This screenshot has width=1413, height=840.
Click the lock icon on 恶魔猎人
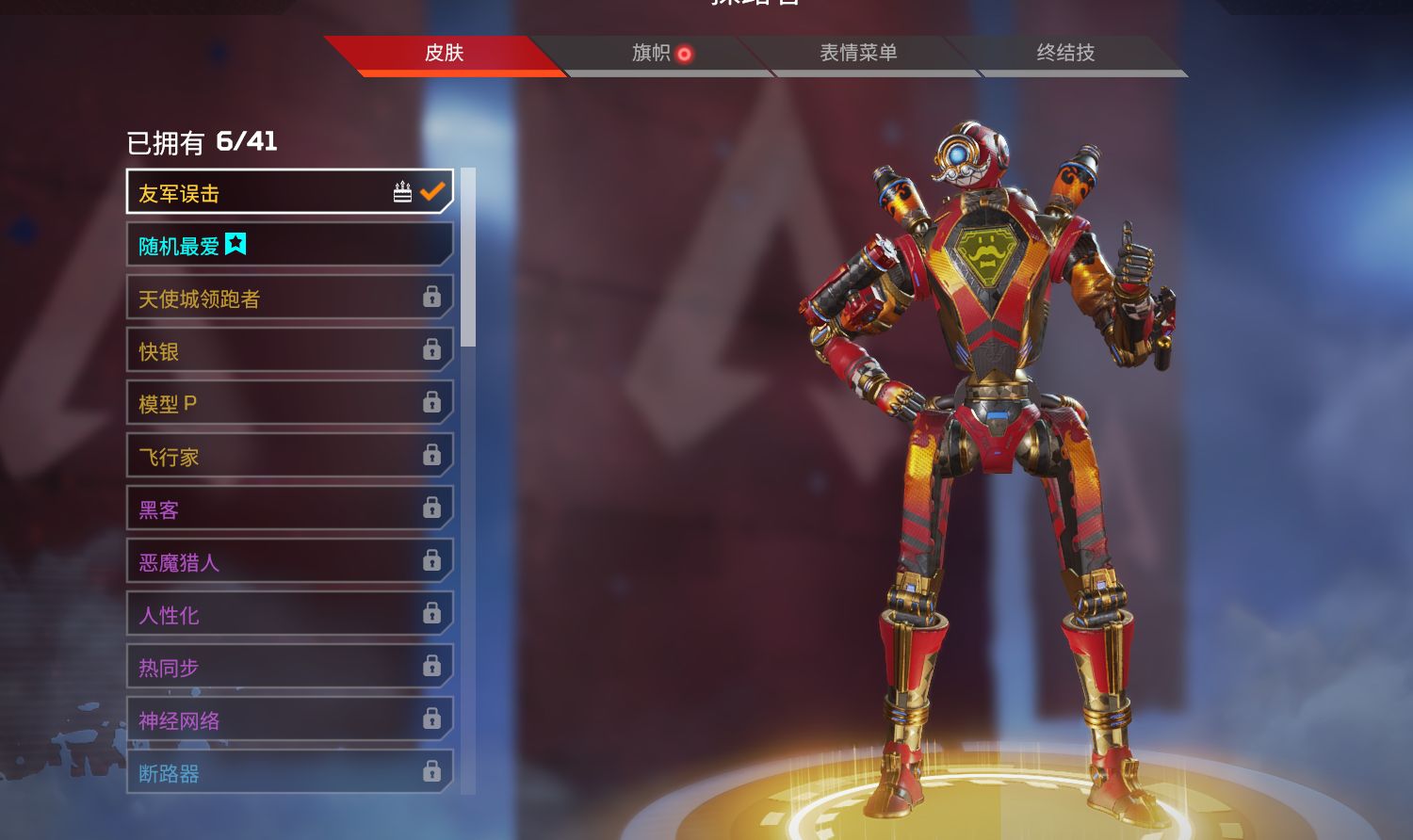(433, 560)
